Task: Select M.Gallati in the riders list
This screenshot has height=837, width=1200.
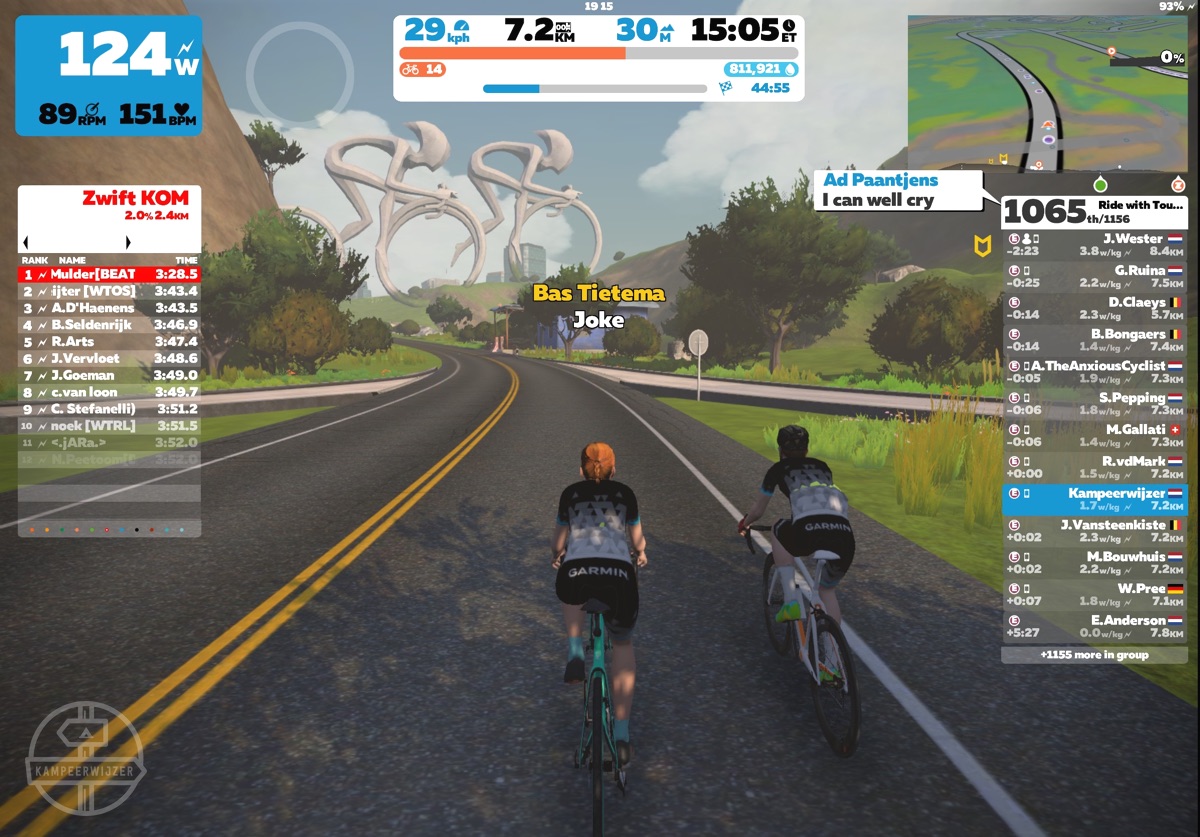Action: click(1094, 436)
